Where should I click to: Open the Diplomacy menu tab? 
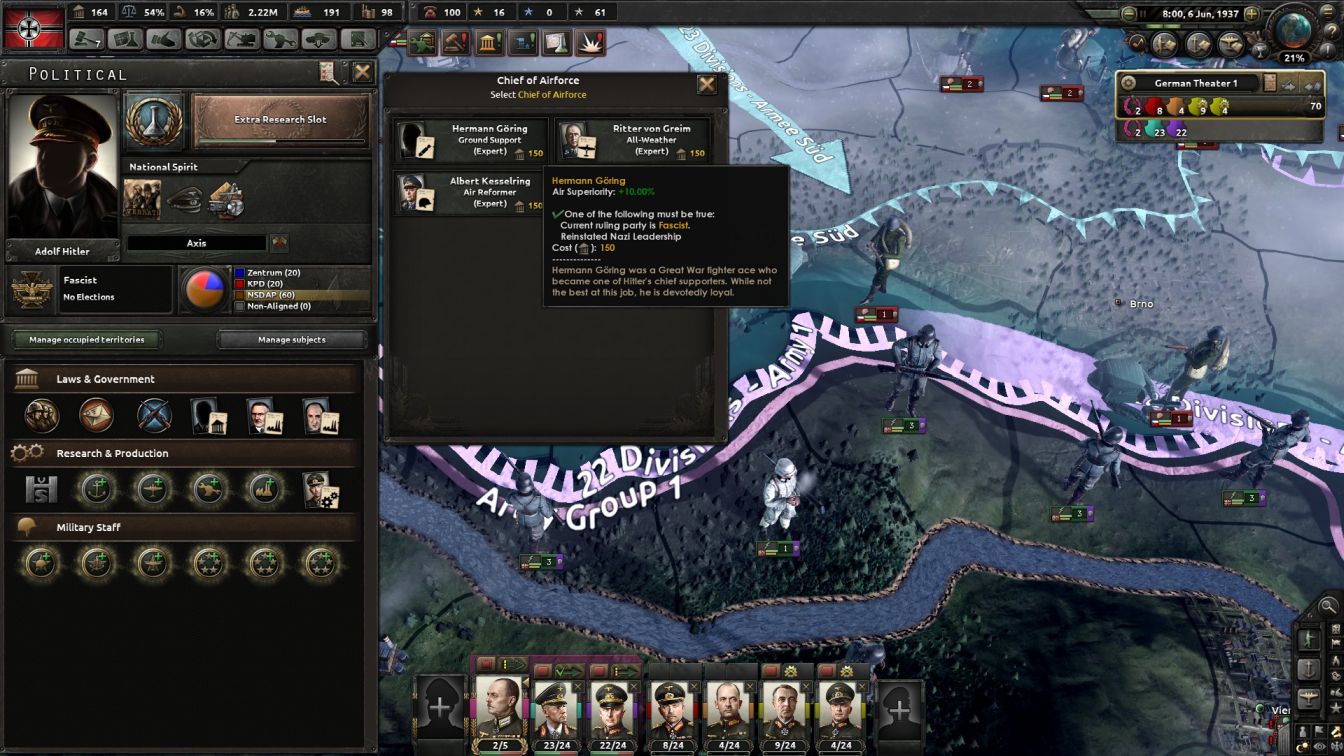click(163, 40)
